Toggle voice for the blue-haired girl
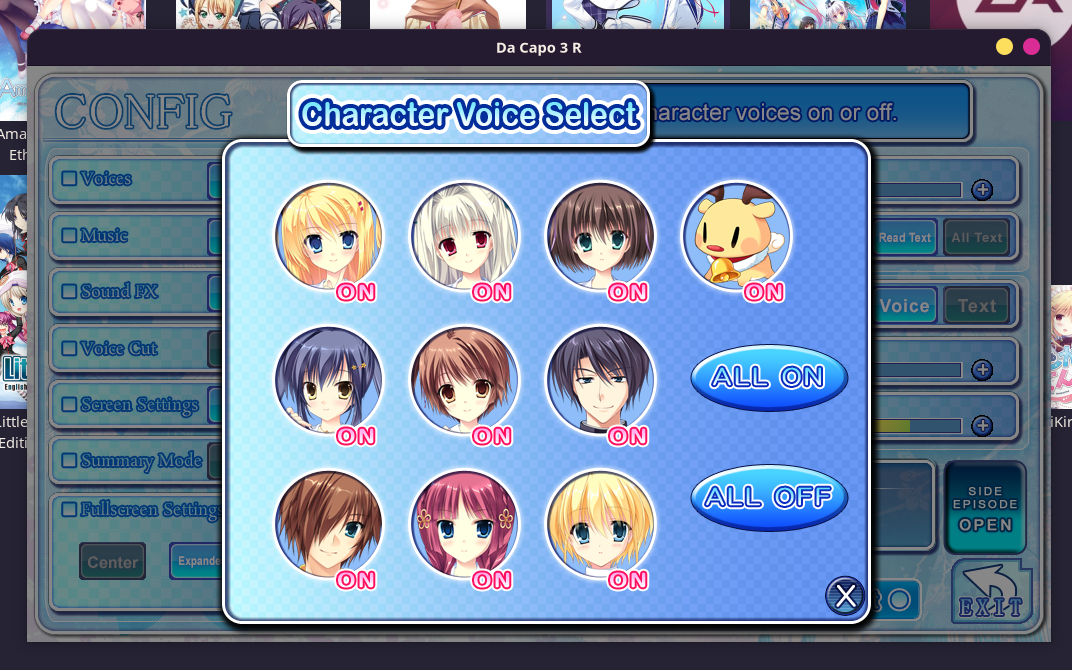The height and width of the screenshot is (670, 1072). (329, 381)
